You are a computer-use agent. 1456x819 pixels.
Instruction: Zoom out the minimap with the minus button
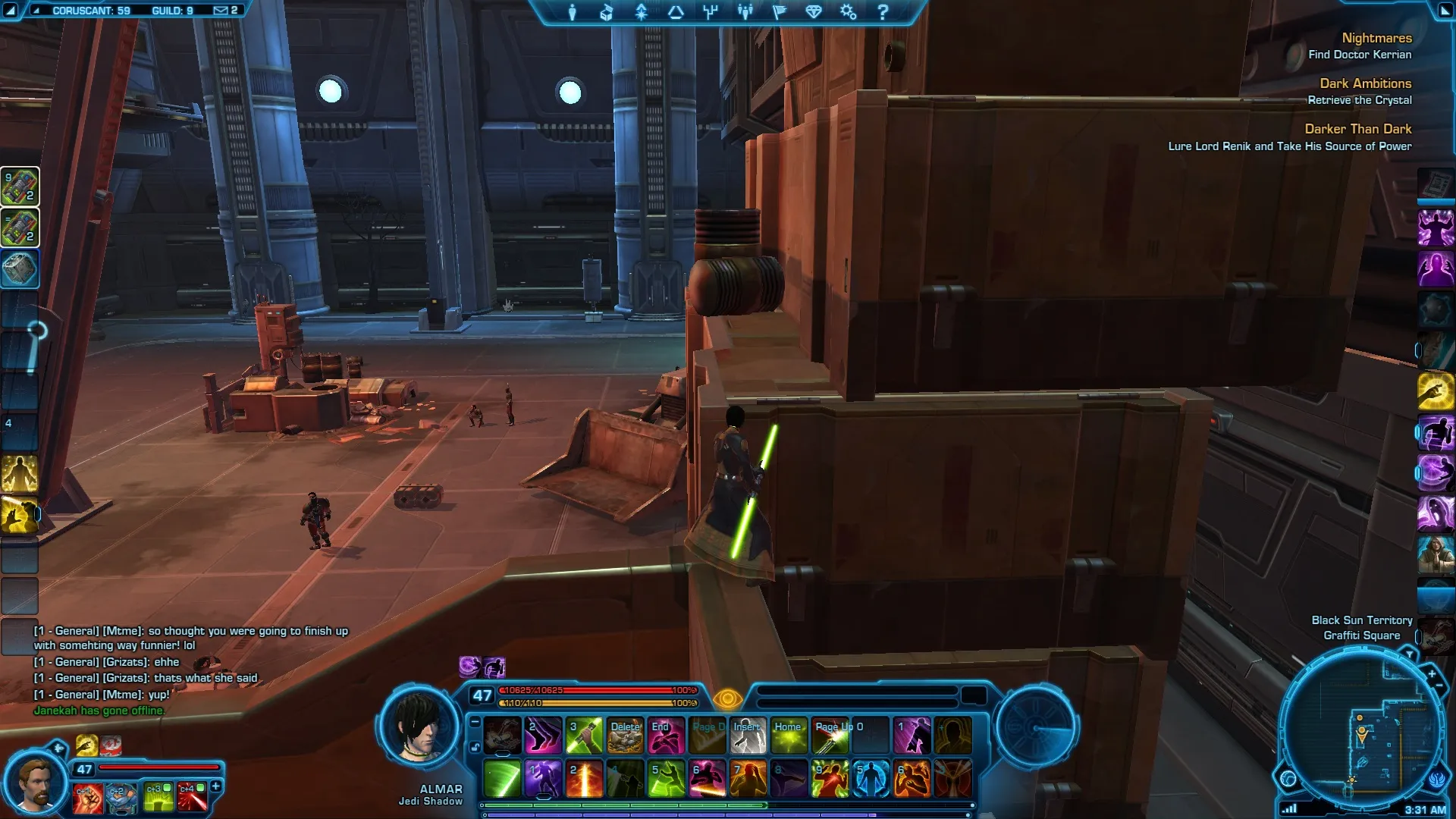click(1439, 686)
